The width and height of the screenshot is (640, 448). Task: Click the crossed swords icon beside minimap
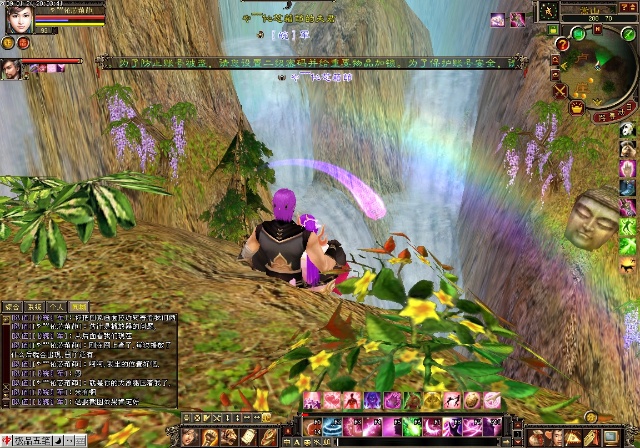pyautogui.click(x=560, y=91)
